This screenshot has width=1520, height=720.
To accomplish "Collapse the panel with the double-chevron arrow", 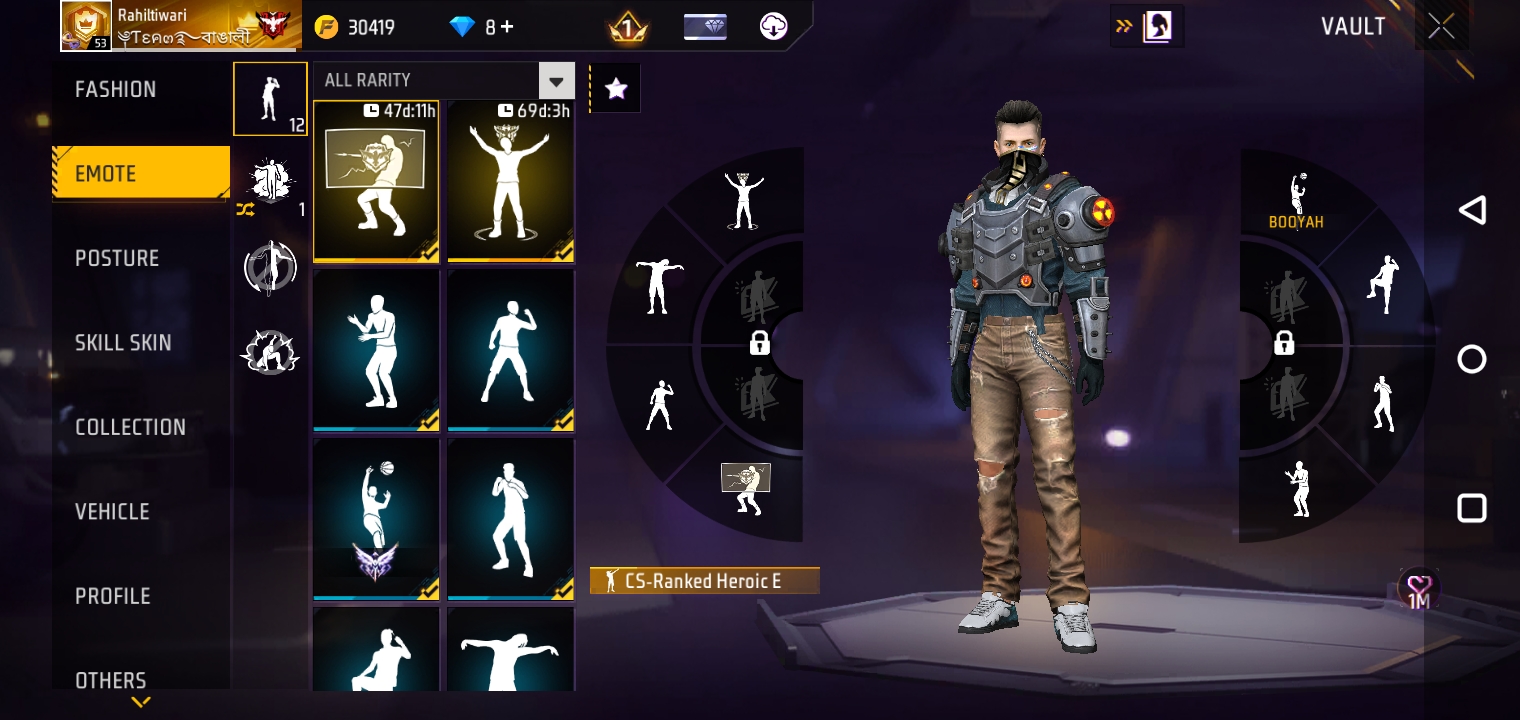I will [1121, 27].
